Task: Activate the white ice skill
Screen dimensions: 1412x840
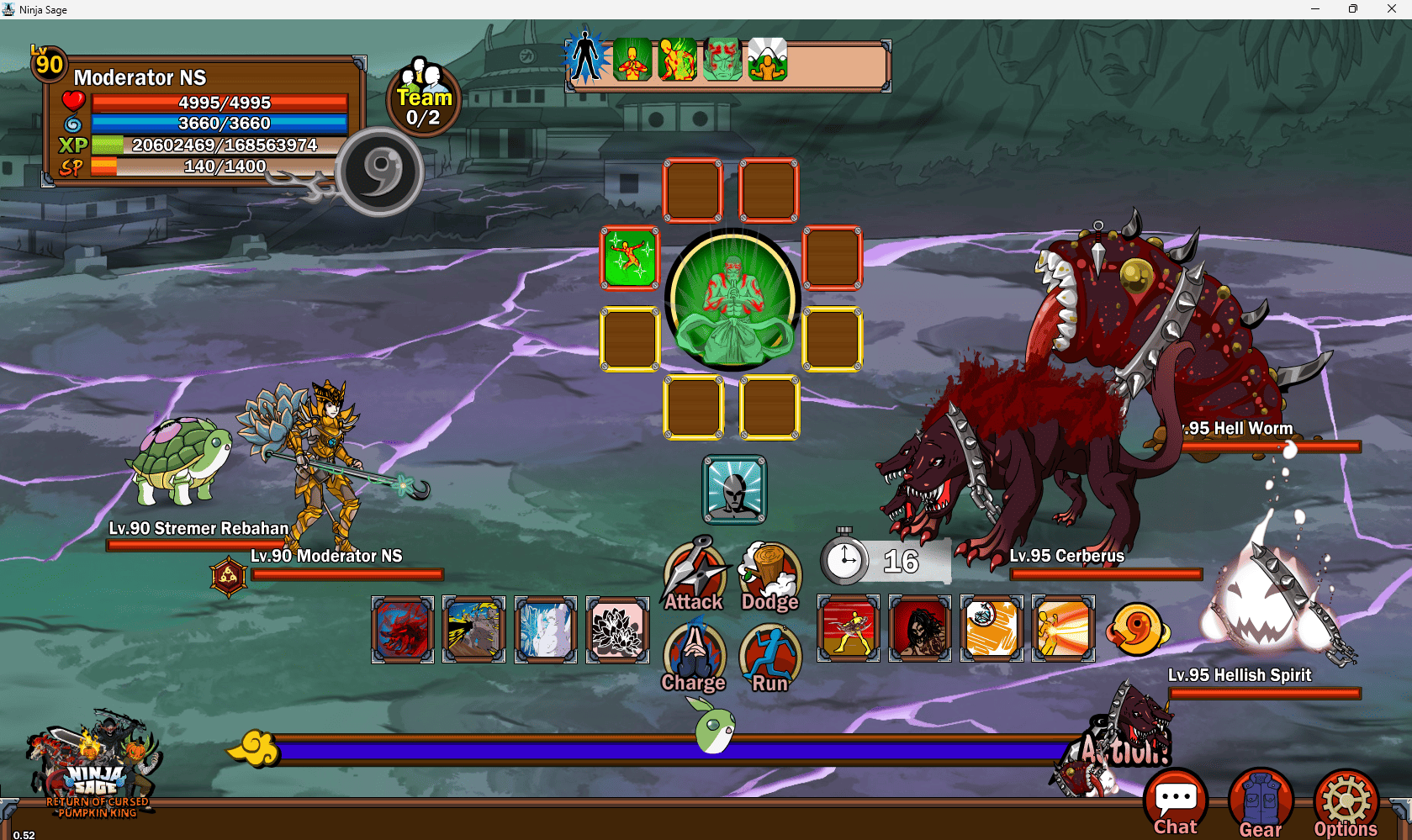Action: tap(546, 629)
